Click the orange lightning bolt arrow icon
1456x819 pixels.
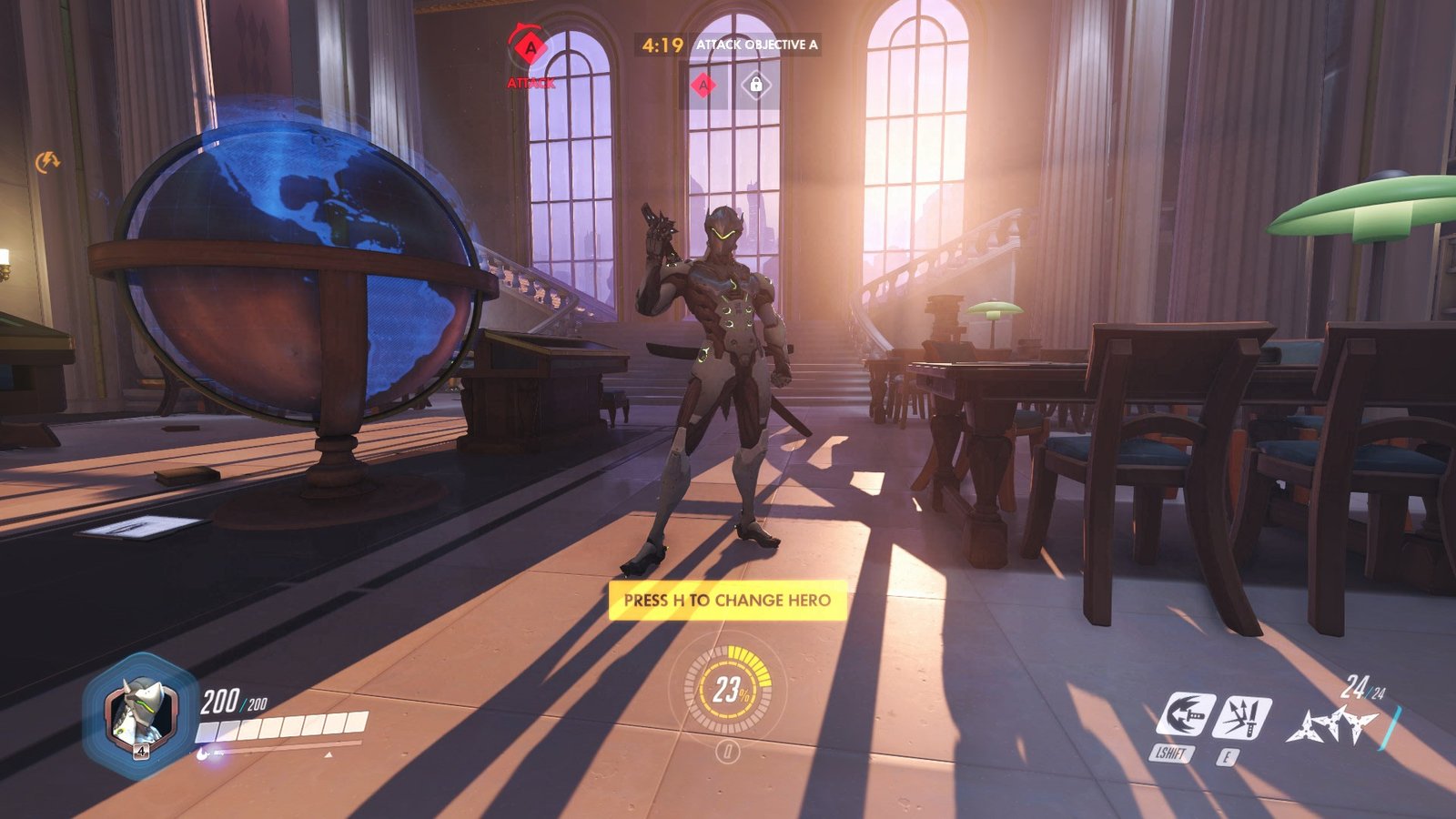pos(47,162)
